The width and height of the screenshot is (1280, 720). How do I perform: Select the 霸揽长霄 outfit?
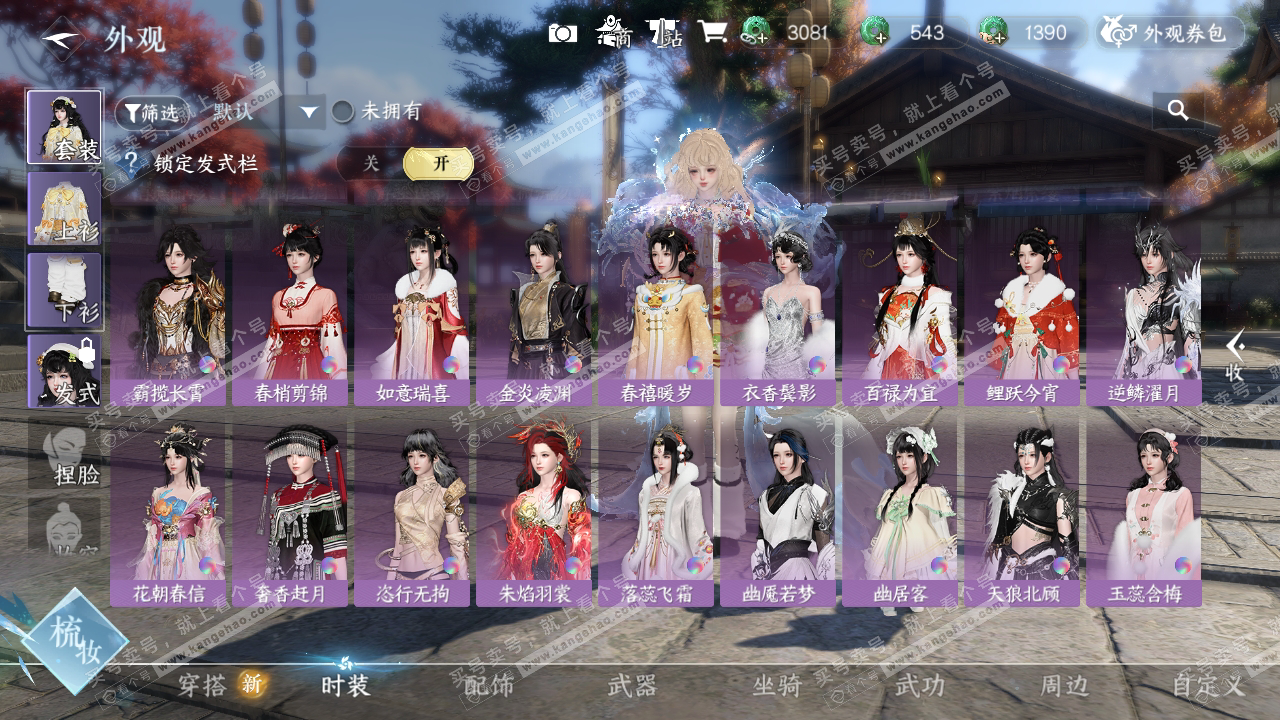tap(168, 315)
